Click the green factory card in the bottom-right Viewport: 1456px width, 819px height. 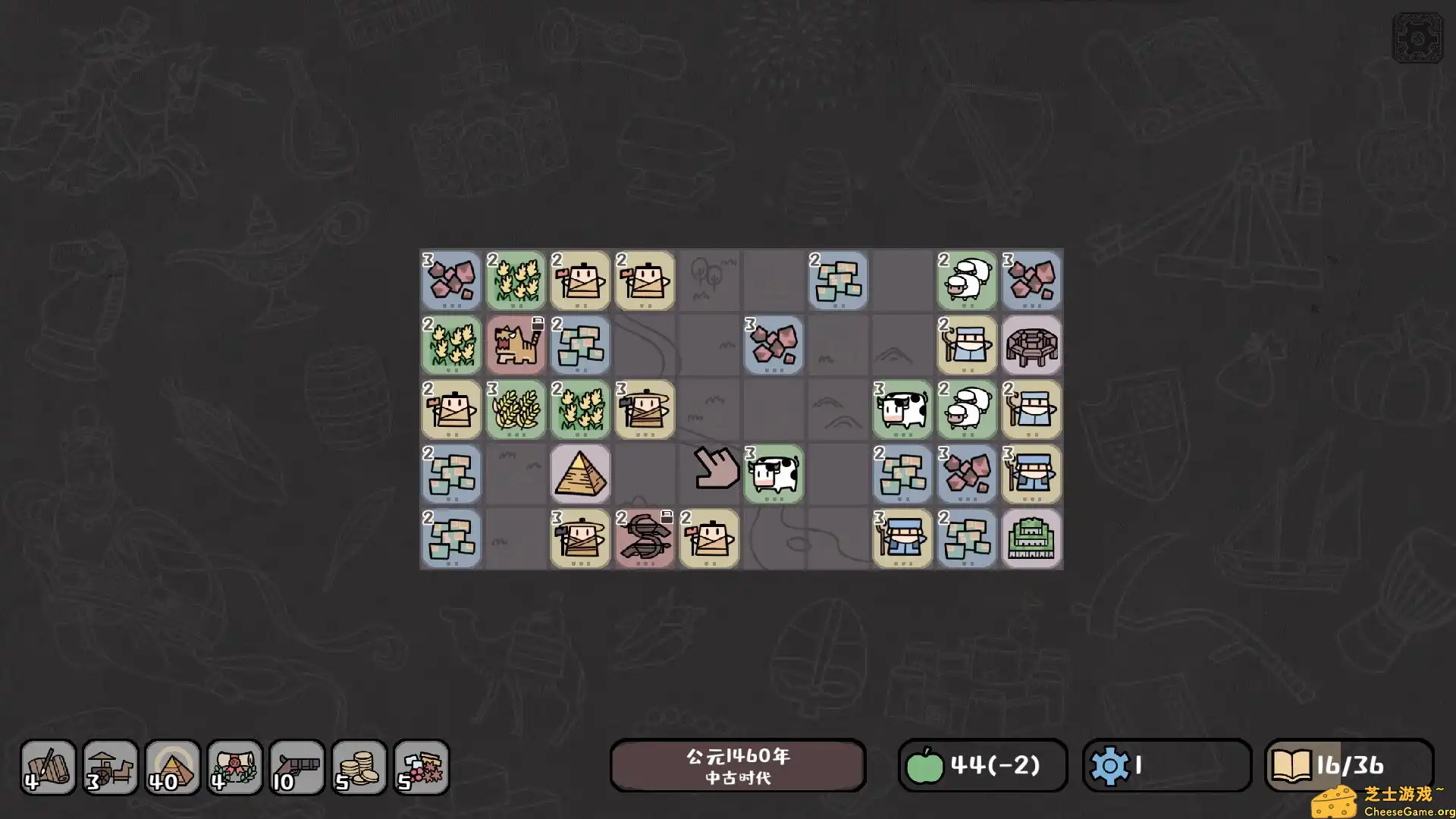1031,538
